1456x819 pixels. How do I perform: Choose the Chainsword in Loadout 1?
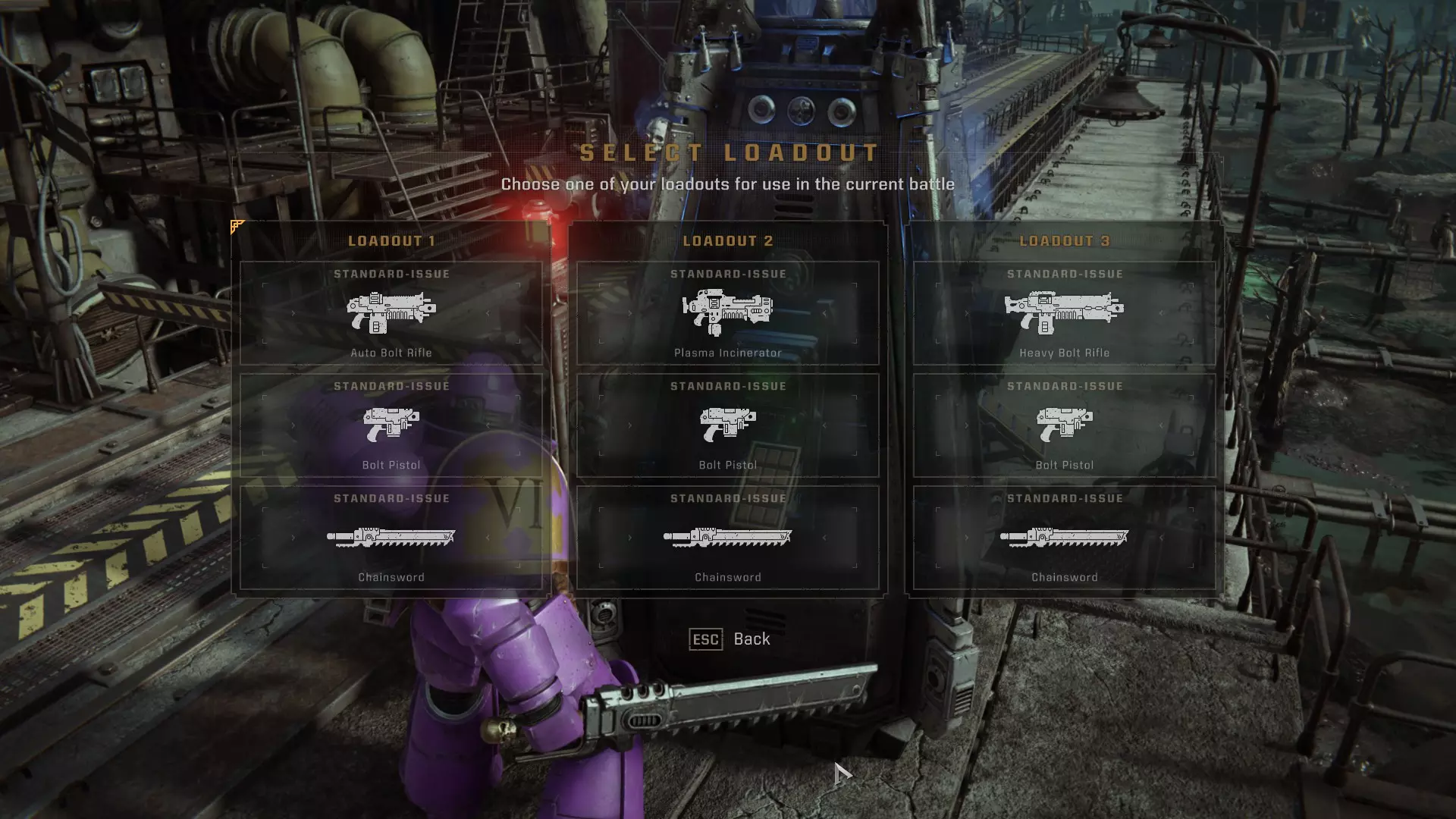click(x=391, y=538)
